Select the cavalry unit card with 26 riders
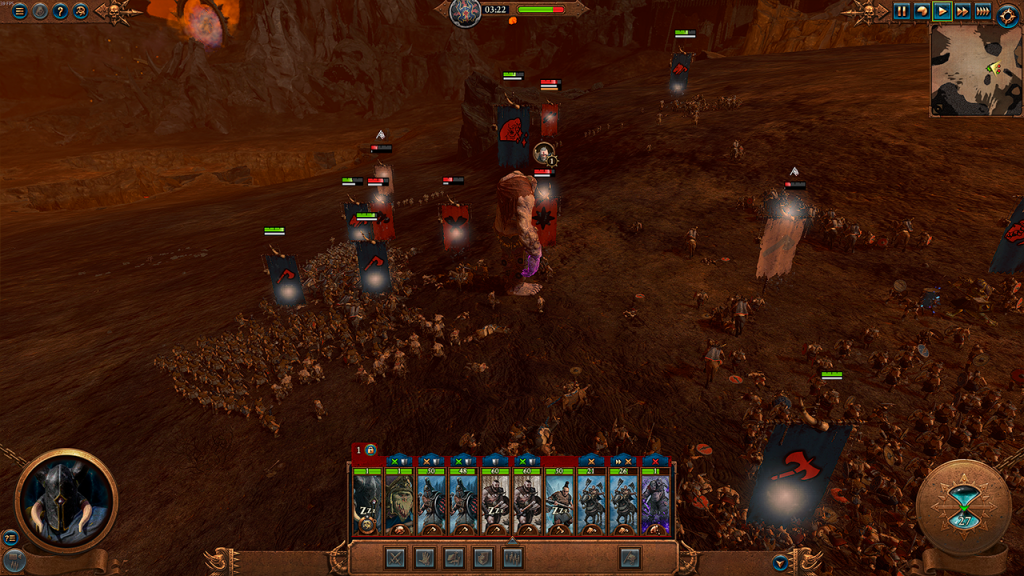The image size is (1024, 576). coord(623,501)
